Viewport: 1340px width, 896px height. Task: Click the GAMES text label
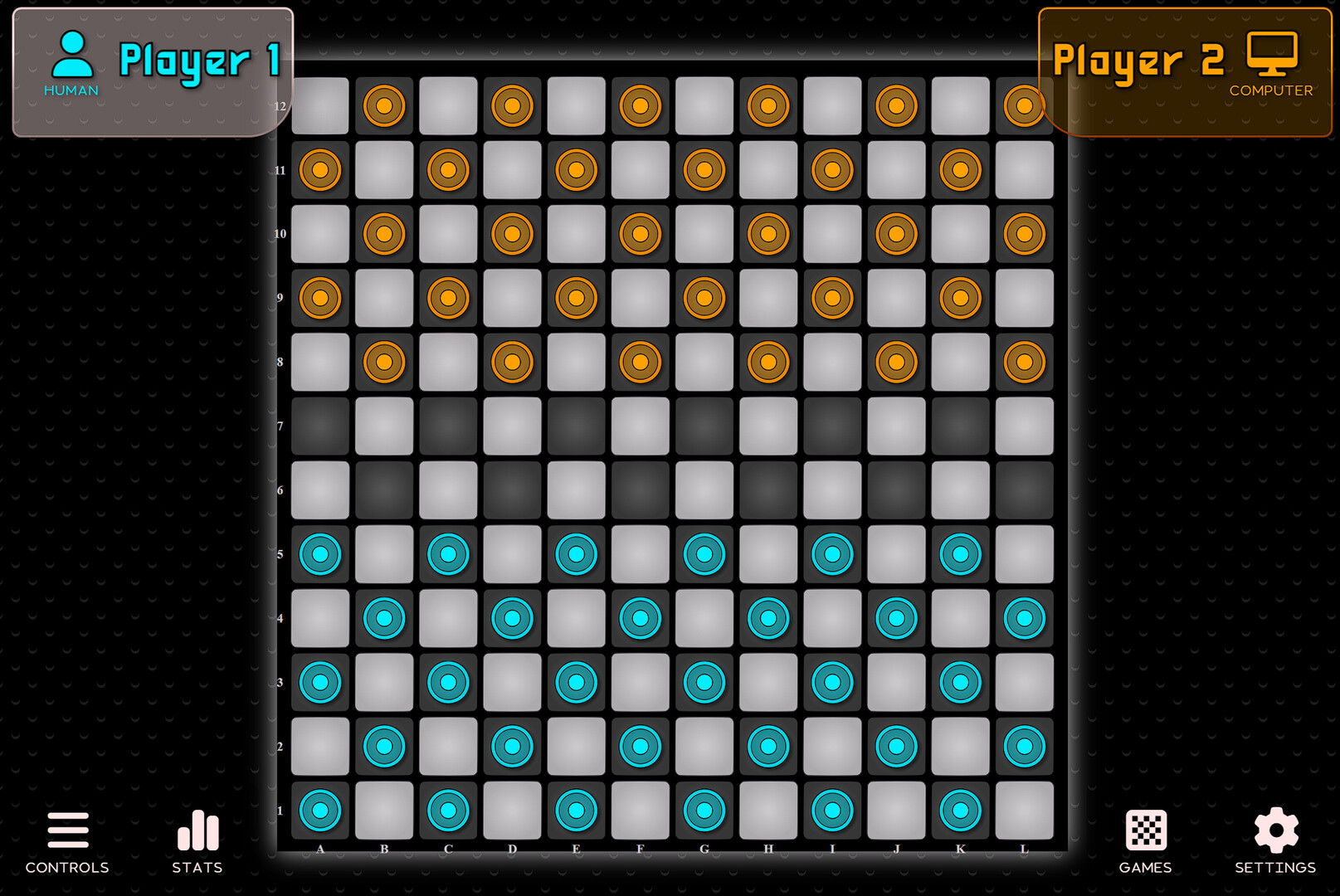click(x=1144, y=868)
